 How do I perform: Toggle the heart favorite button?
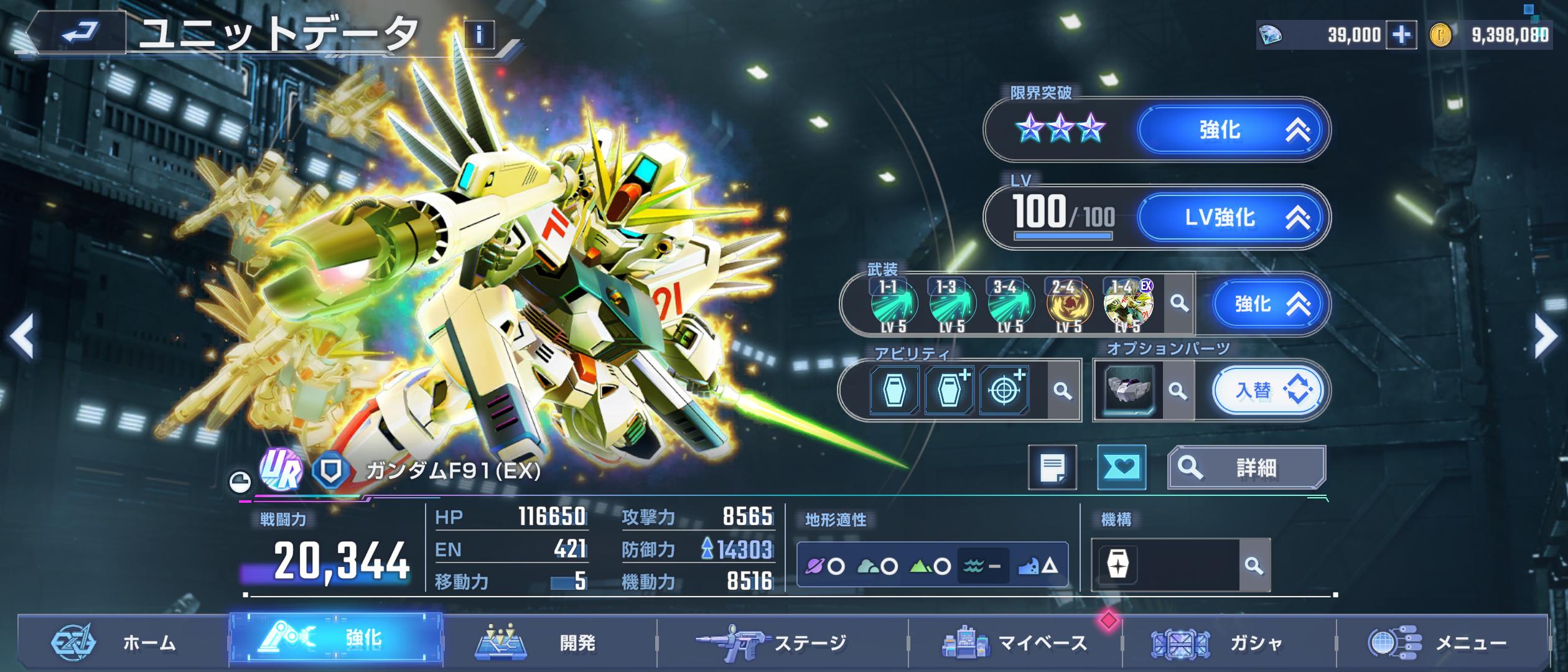(x=1121, y=467)
